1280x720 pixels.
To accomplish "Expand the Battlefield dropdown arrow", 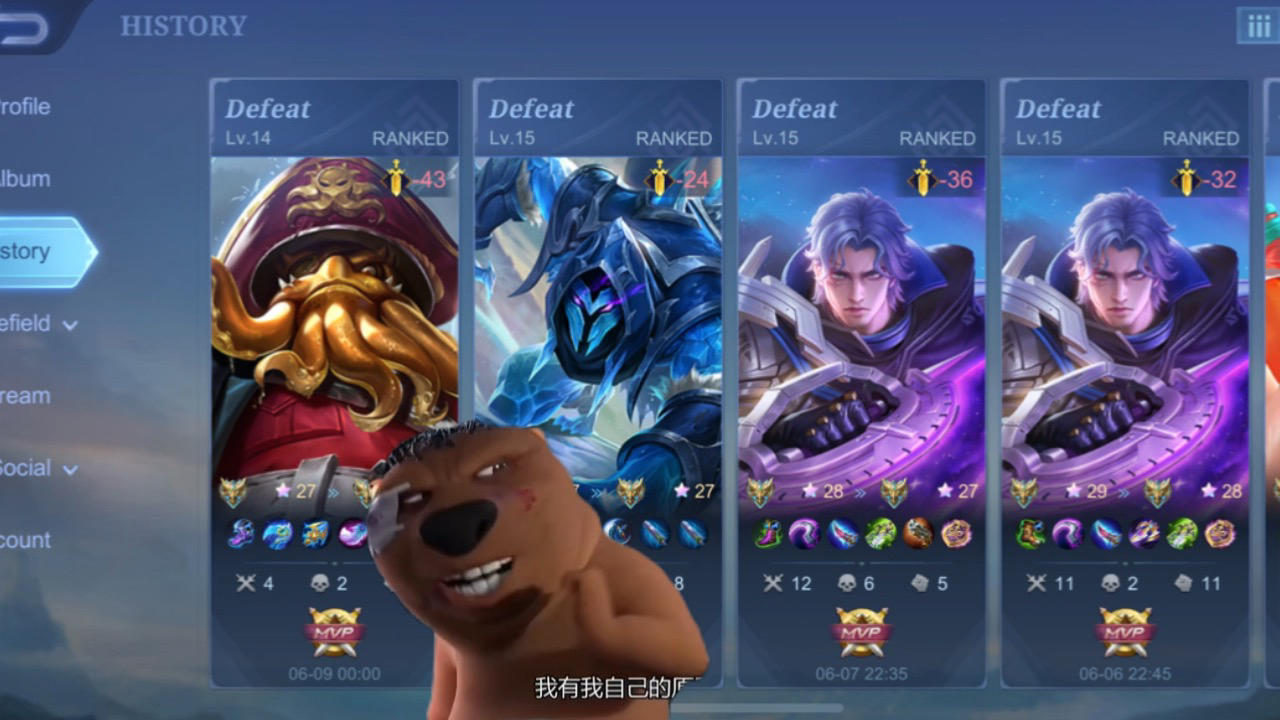I will [70, 325].
